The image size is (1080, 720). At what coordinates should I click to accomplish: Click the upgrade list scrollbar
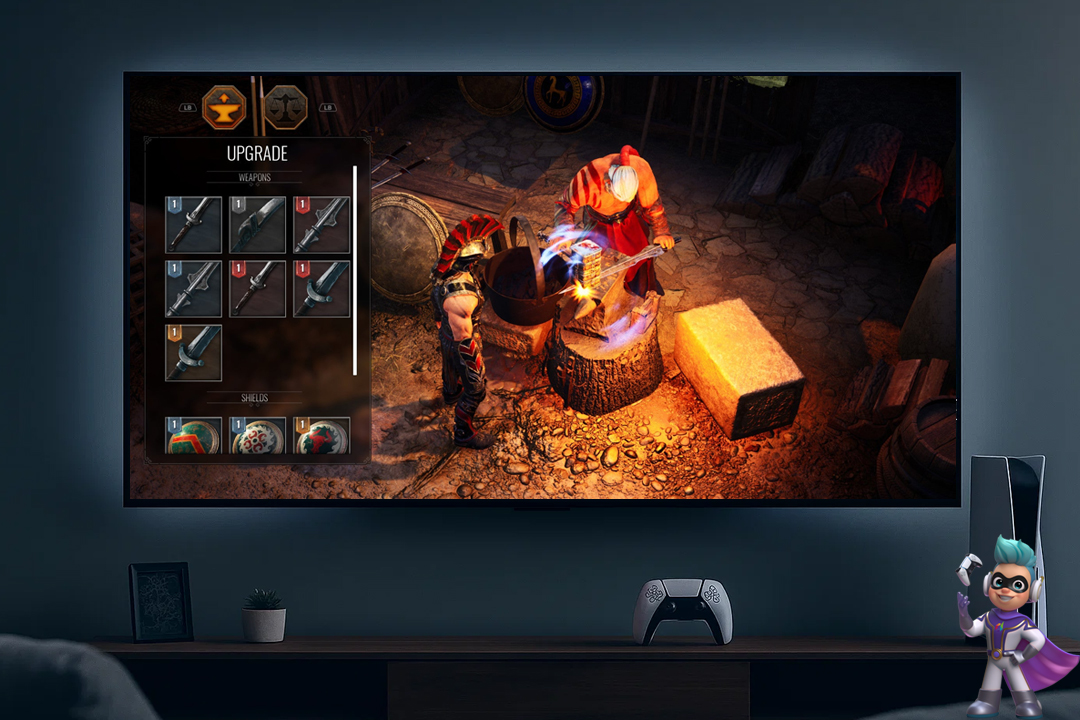[355, 270]
